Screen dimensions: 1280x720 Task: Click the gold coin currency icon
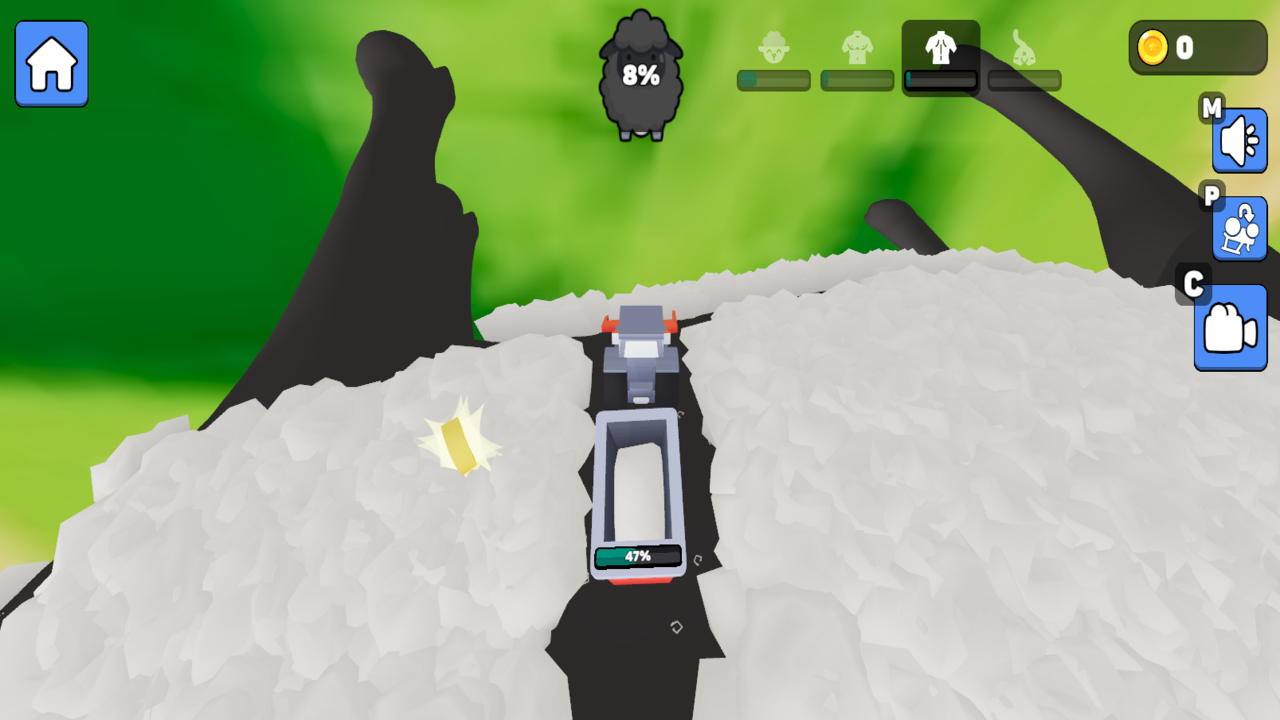[1152, 46]
